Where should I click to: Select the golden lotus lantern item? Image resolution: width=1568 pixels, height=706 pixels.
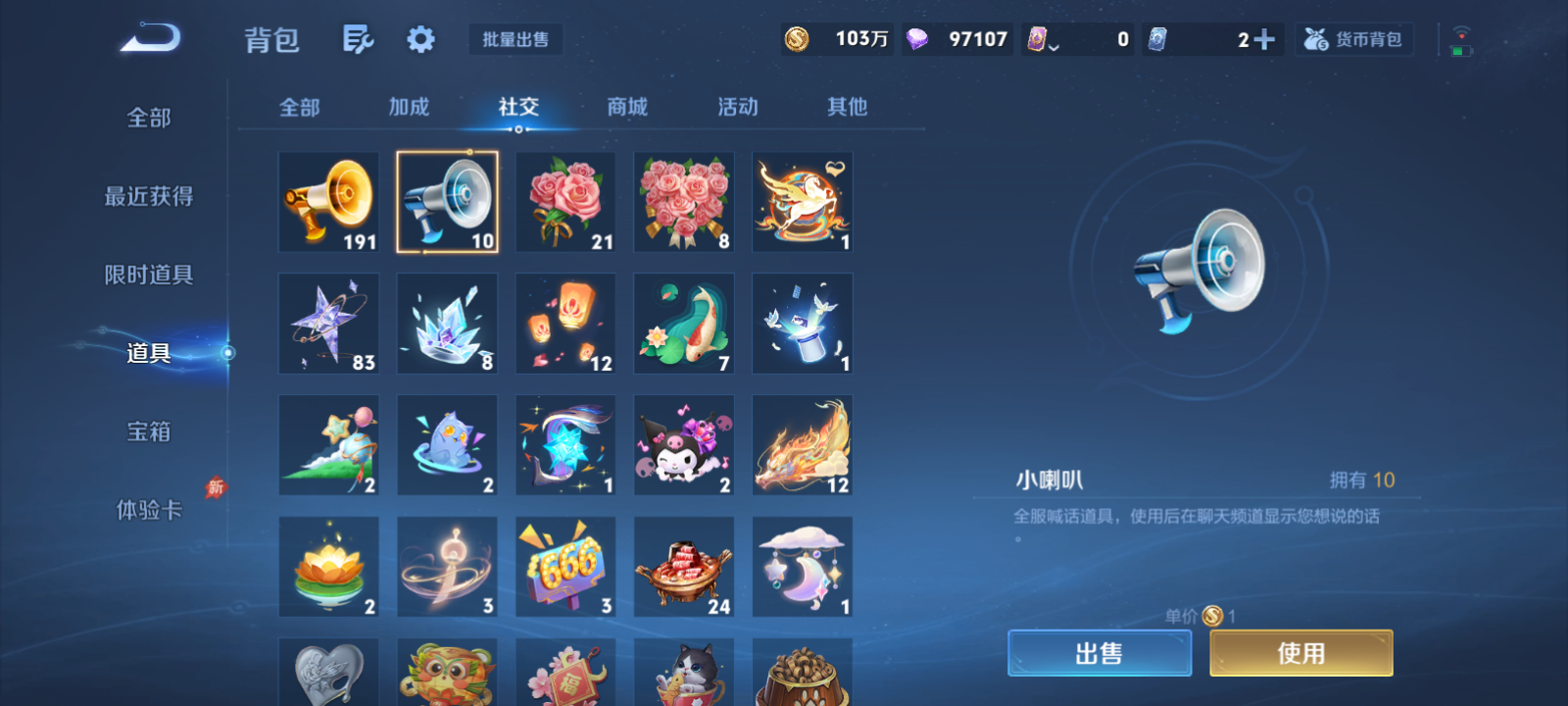tap(328, 567)
